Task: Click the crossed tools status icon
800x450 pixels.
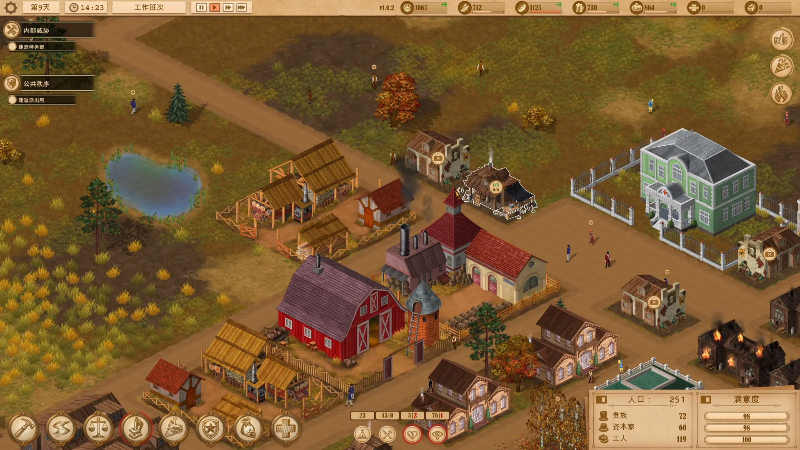Action: point(387,434)
